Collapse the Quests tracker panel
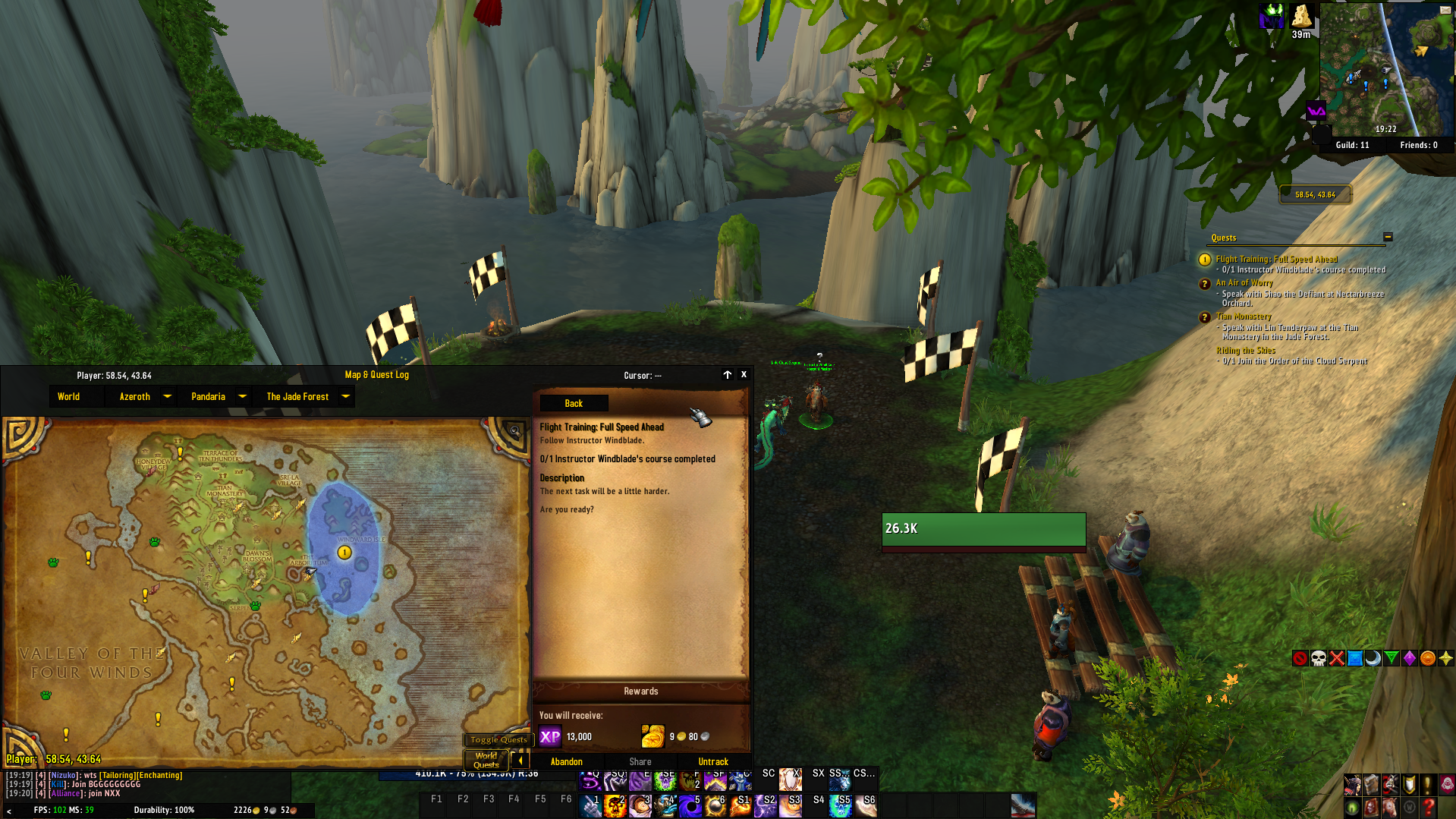The width and height of the screenshot is (1456, 819). tap(1388, 237)
